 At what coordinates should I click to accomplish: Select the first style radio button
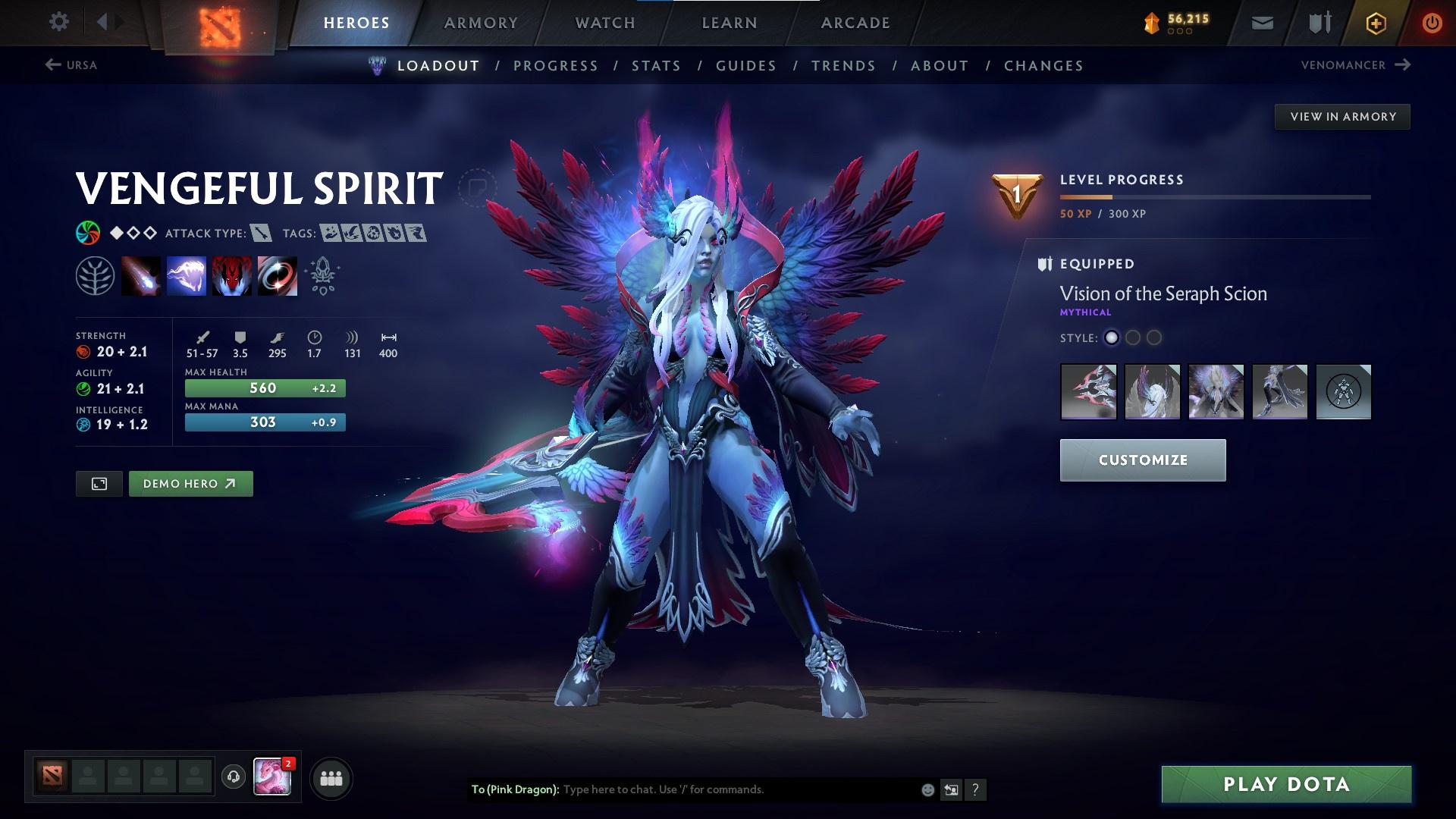coord(1112,339)
